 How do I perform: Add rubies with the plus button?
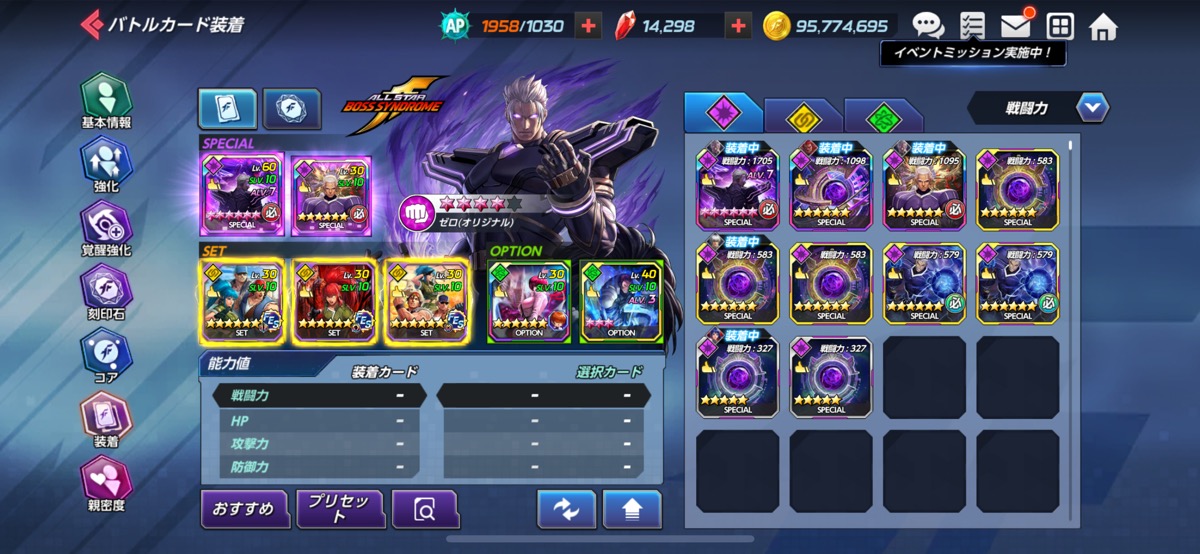[x=738, y=26]
